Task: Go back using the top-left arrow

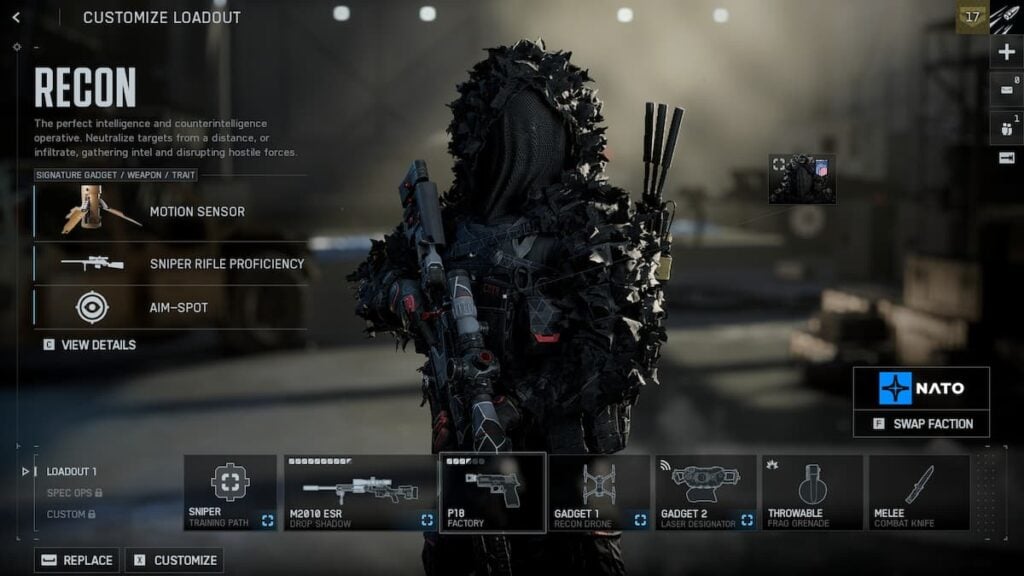Action: pos(16,17)
